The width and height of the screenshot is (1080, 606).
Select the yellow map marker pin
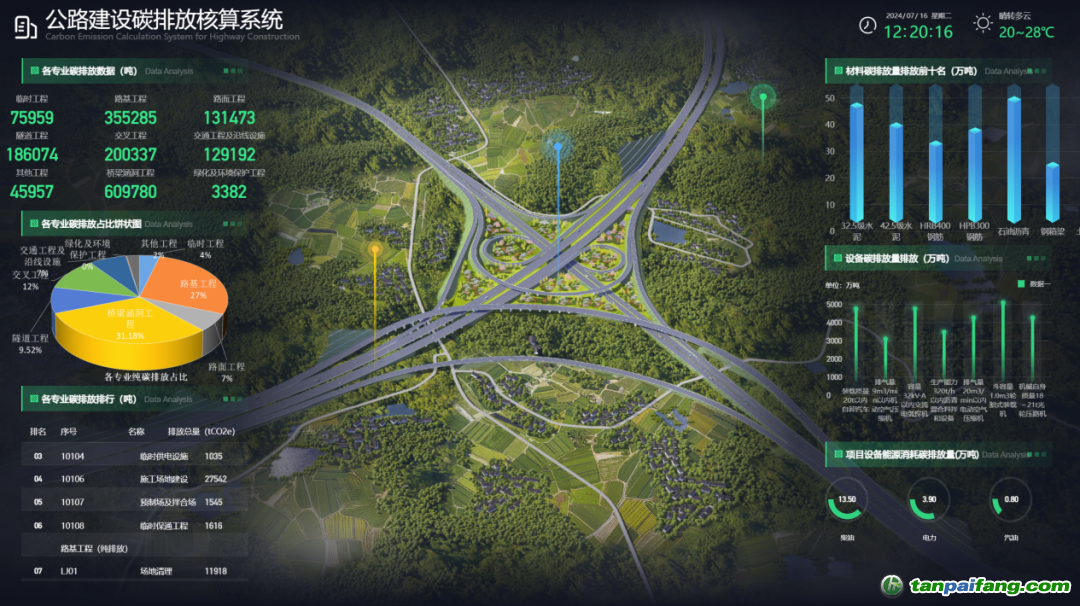(375, 250)
